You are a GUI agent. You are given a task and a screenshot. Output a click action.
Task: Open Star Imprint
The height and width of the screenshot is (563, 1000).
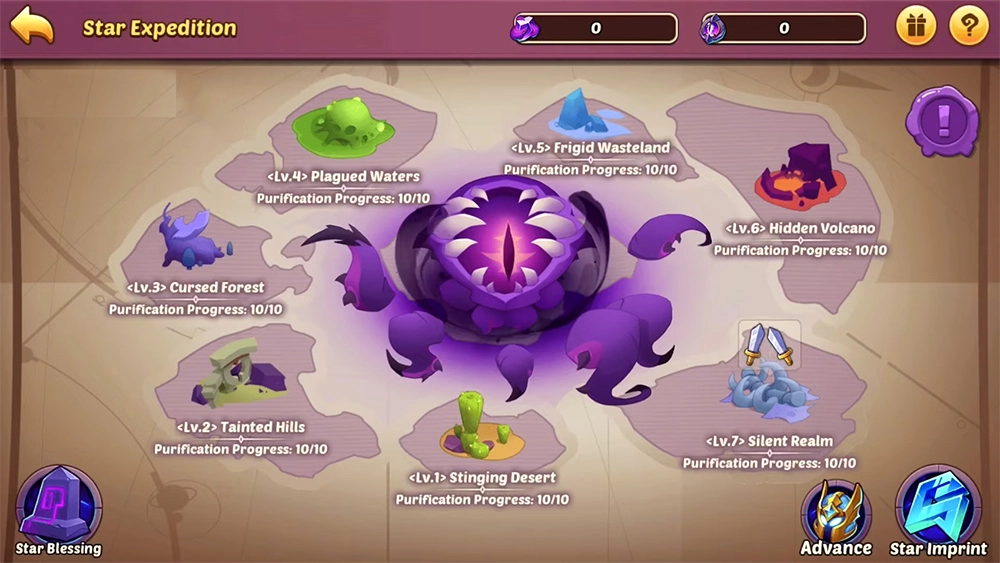click(x=938, y=508)
